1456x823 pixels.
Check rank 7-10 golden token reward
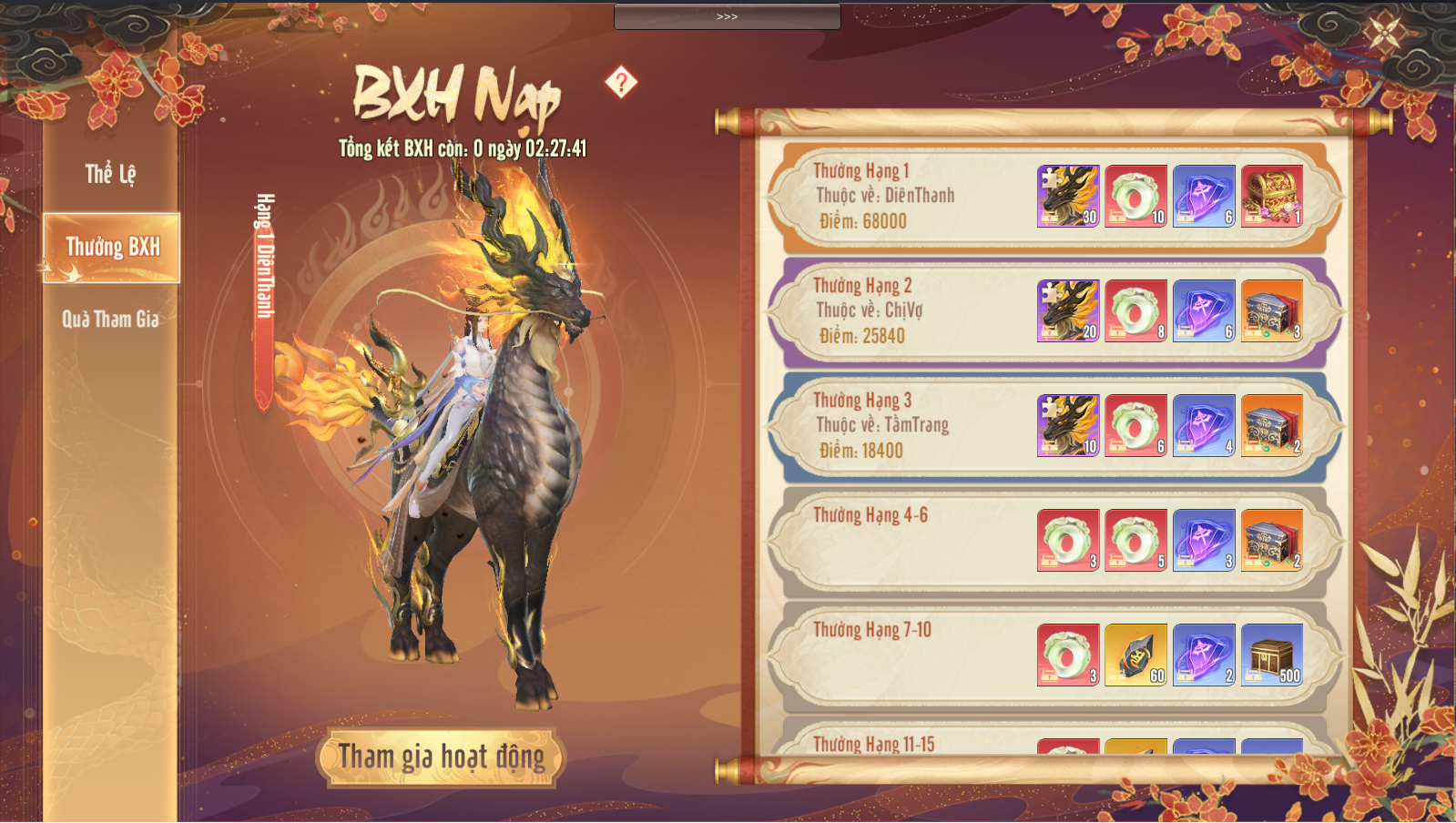pyautogui.click(x=1135, y=655)
